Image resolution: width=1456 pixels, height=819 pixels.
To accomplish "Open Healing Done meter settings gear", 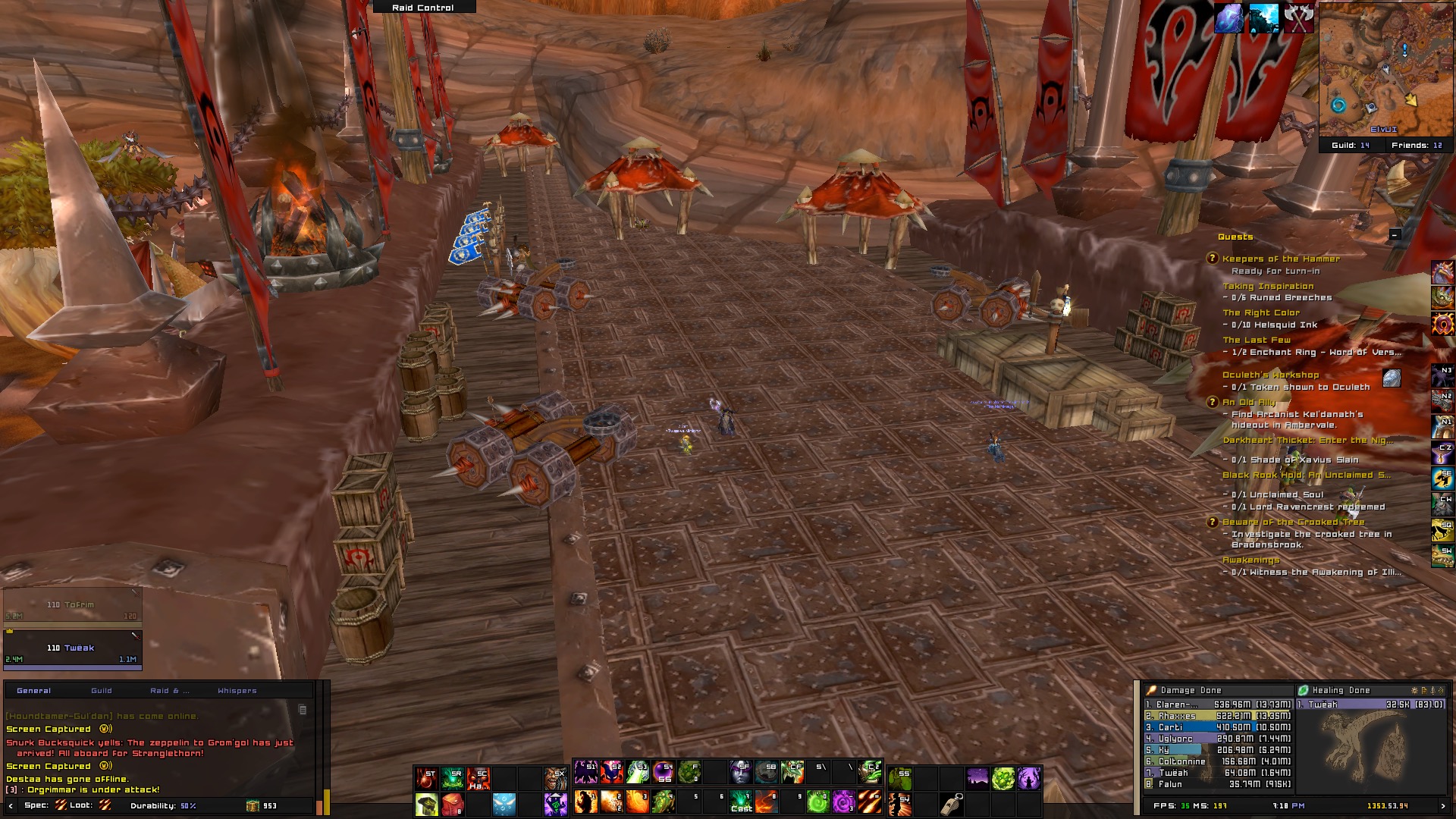I will [x=1414, y=690].
